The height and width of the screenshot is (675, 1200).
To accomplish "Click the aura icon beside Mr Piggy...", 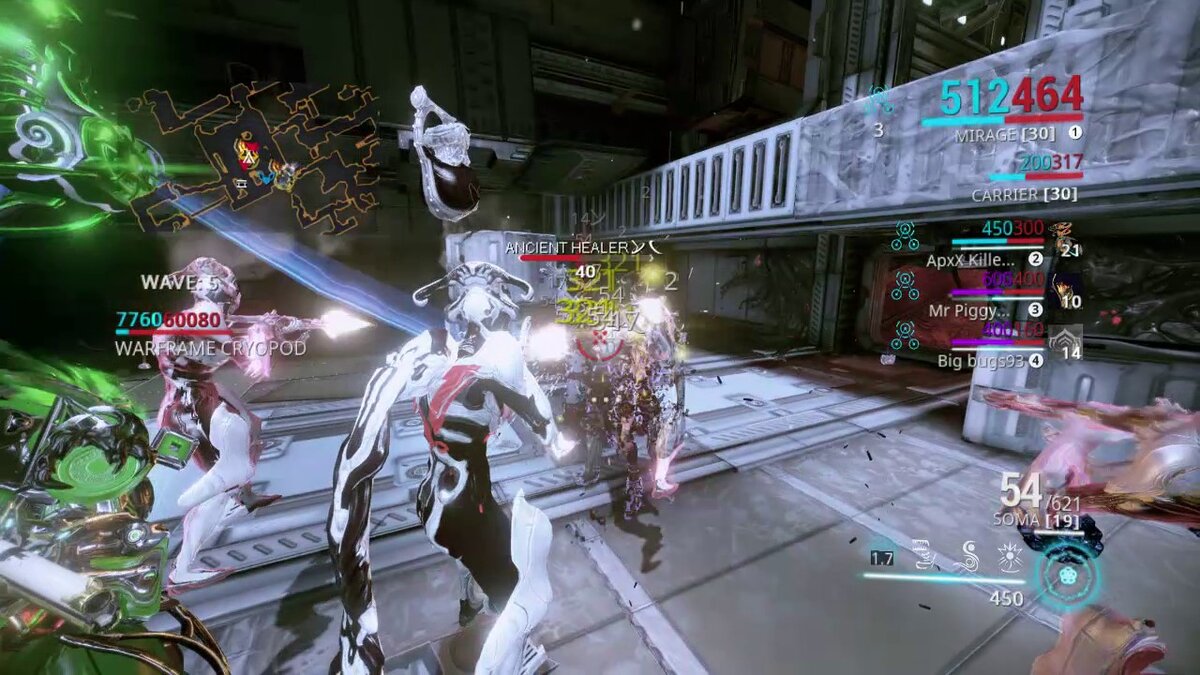I will click(906, 286).
